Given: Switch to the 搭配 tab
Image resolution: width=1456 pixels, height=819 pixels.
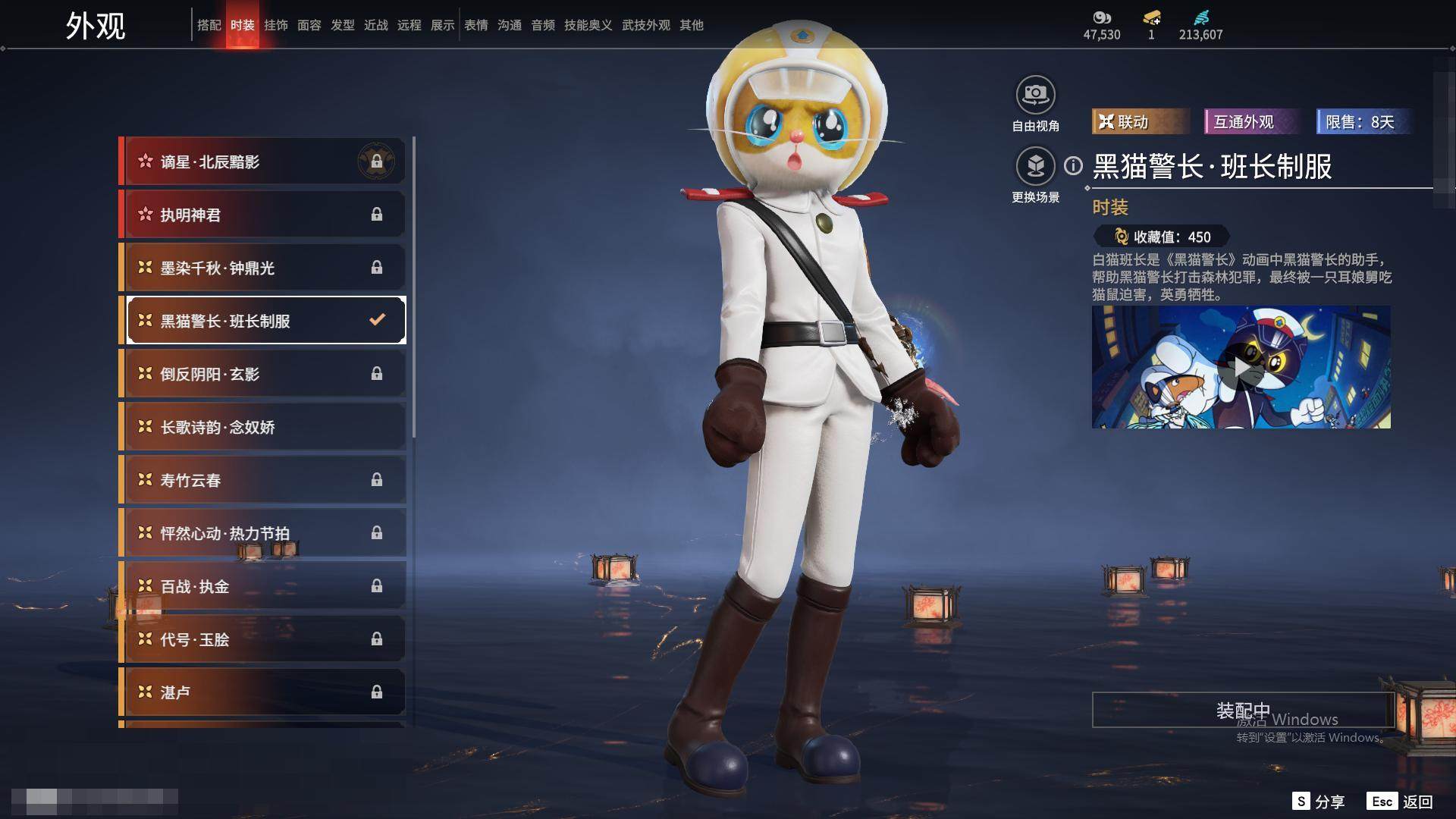Looking at the screenshot, I should point(209,25).
